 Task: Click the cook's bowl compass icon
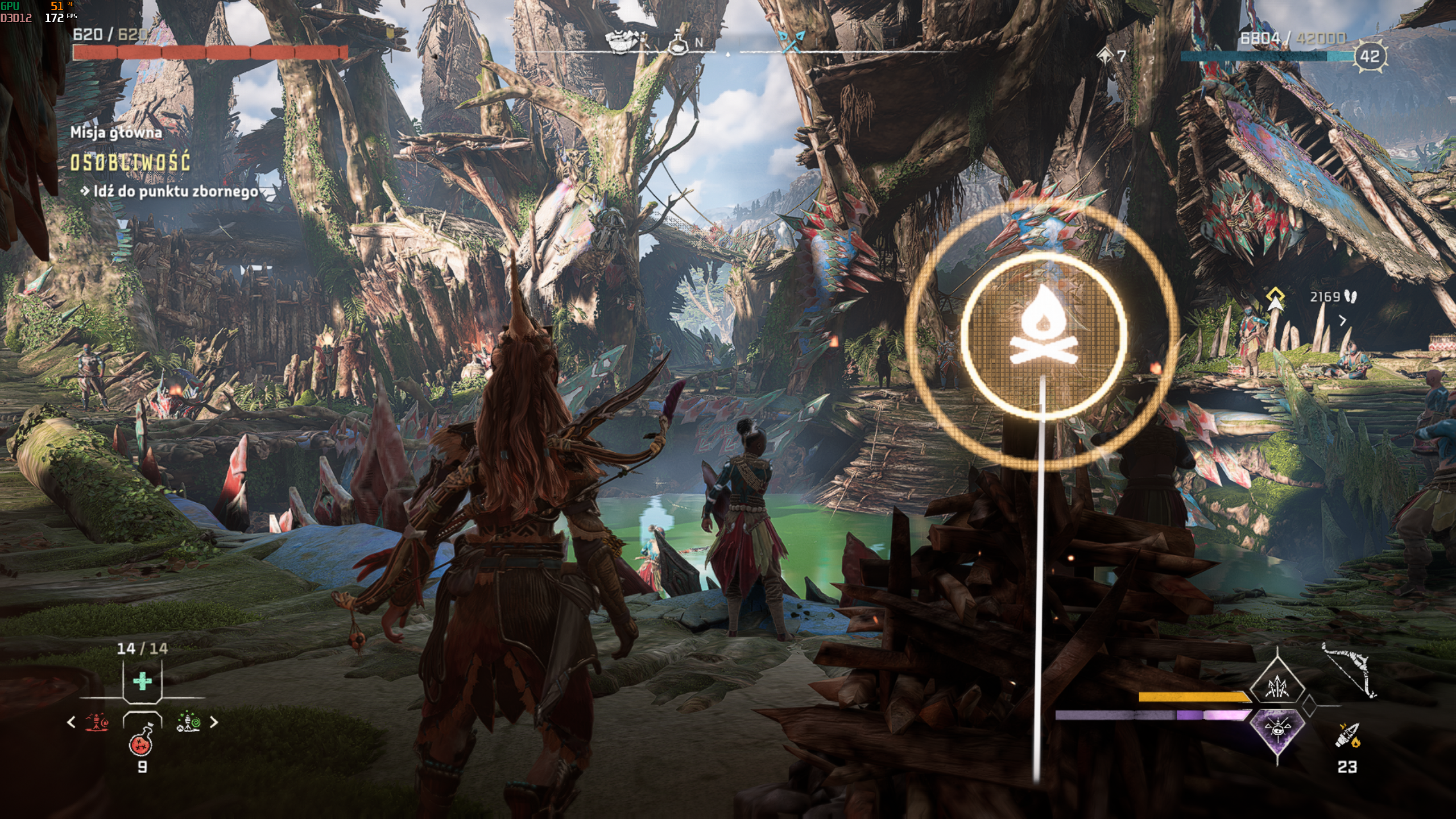point(623,42)
